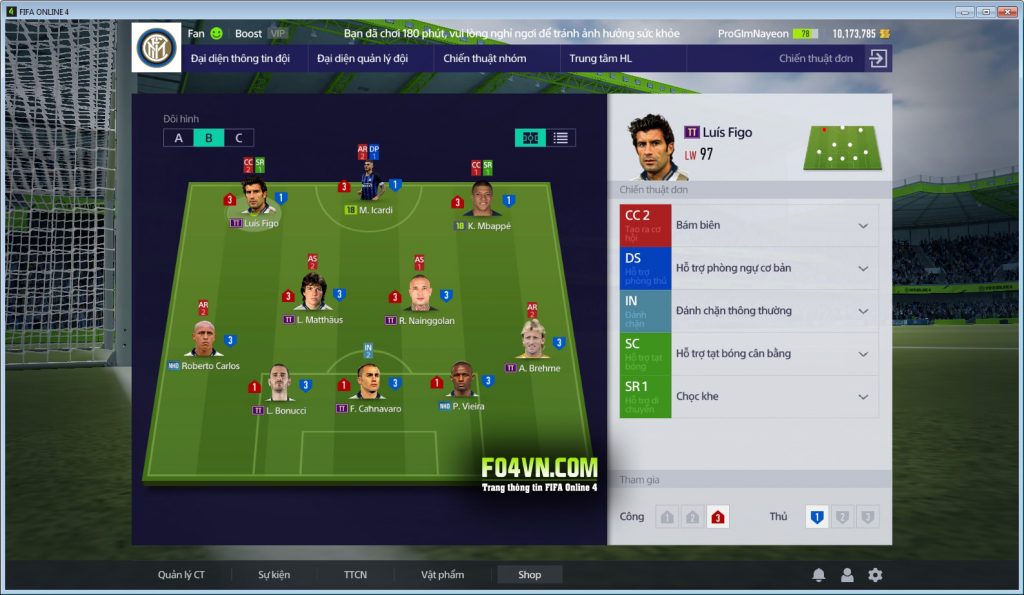Select formation A
This screenshot has width=1024, height=595.
point(179,138)
